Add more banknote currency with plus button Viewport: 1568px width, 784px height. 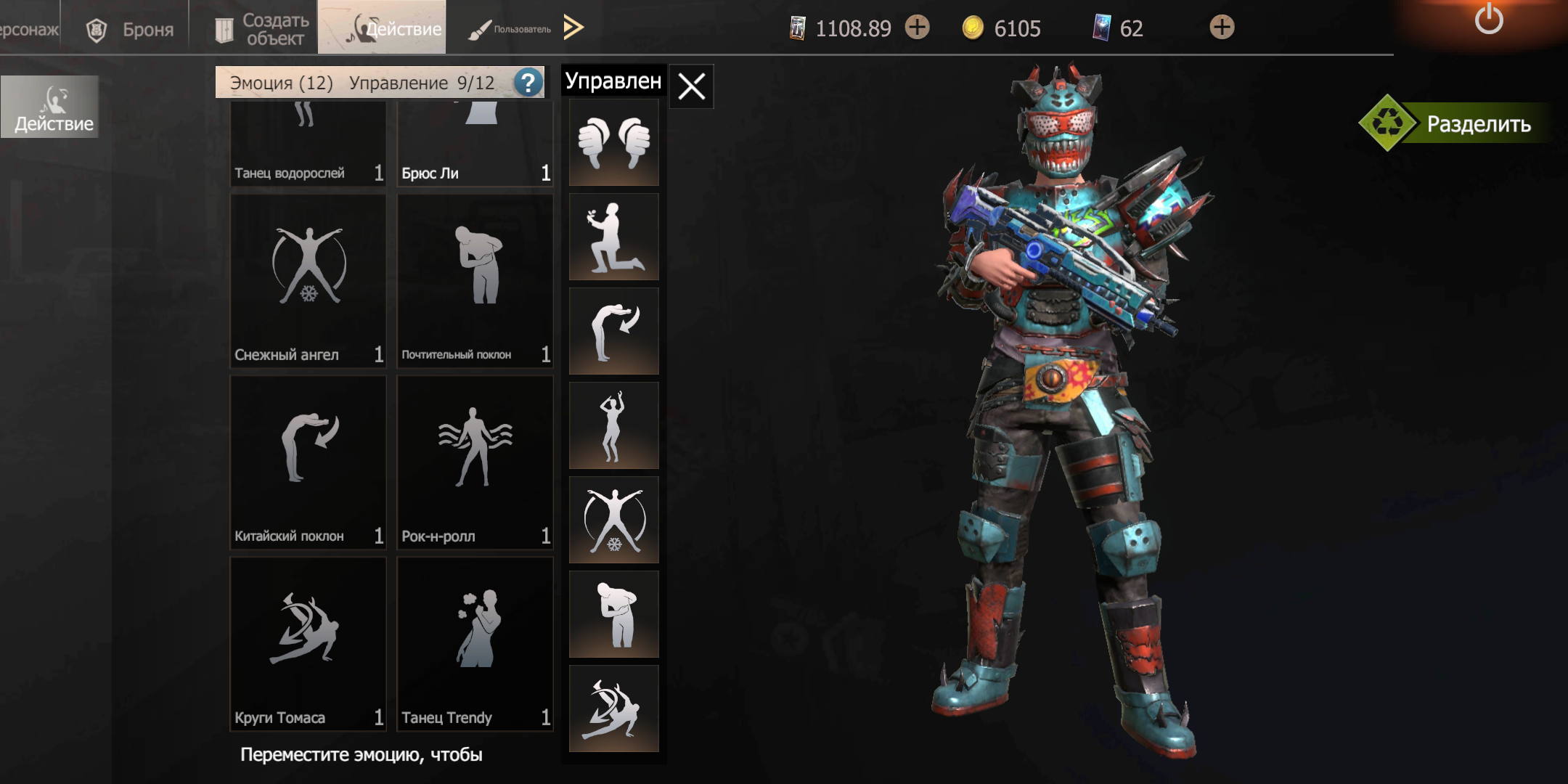point(918,28)
